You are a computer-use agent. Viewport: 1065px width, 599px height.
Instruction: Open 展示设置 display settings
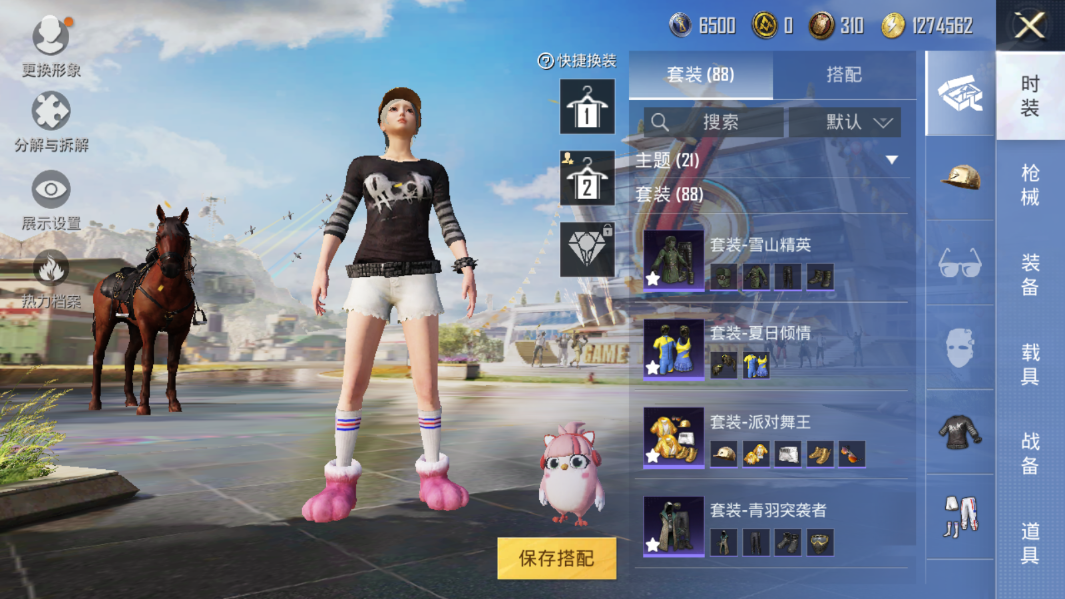51,199
